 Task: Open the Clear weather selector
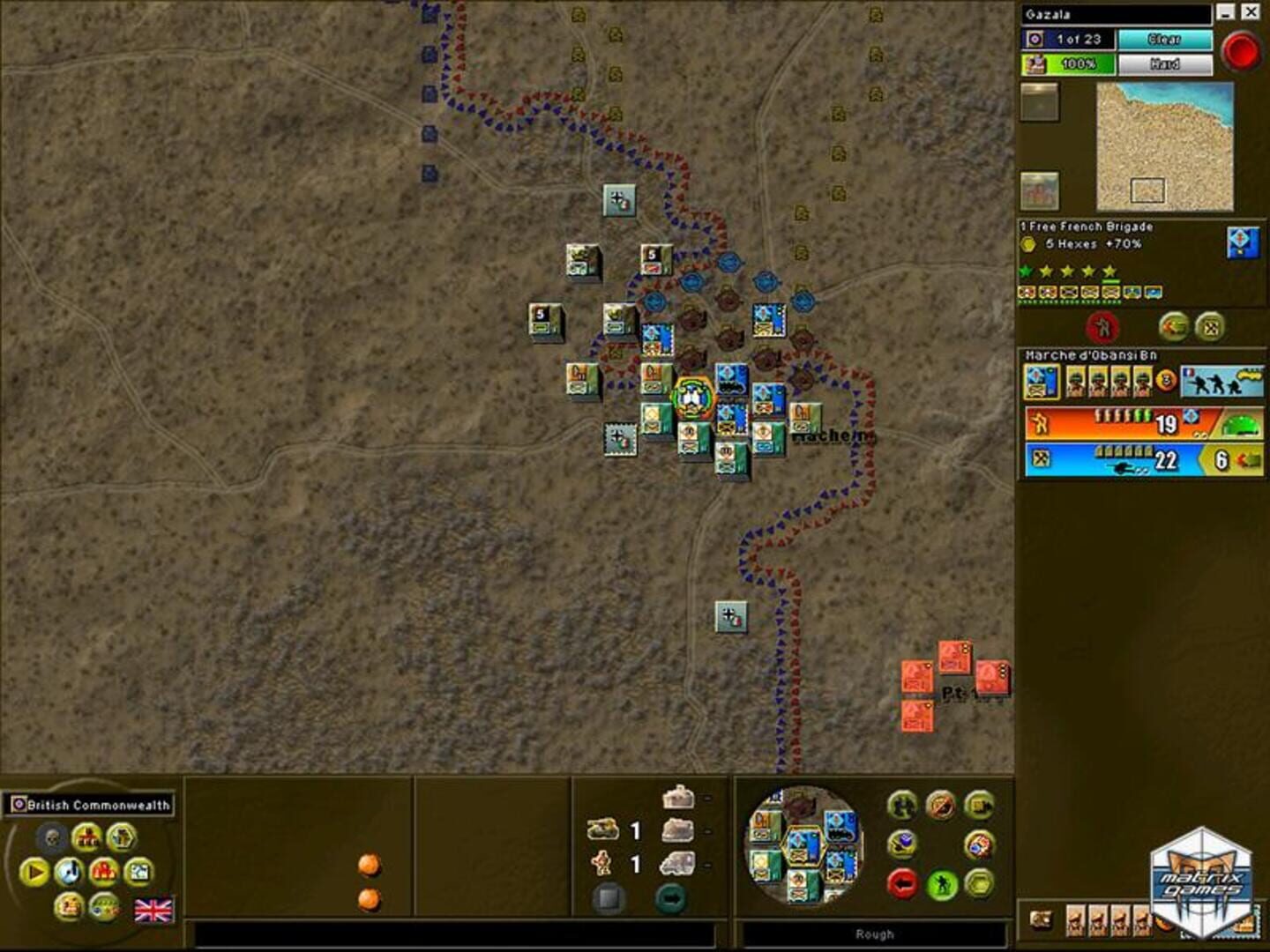(1164, 40)
